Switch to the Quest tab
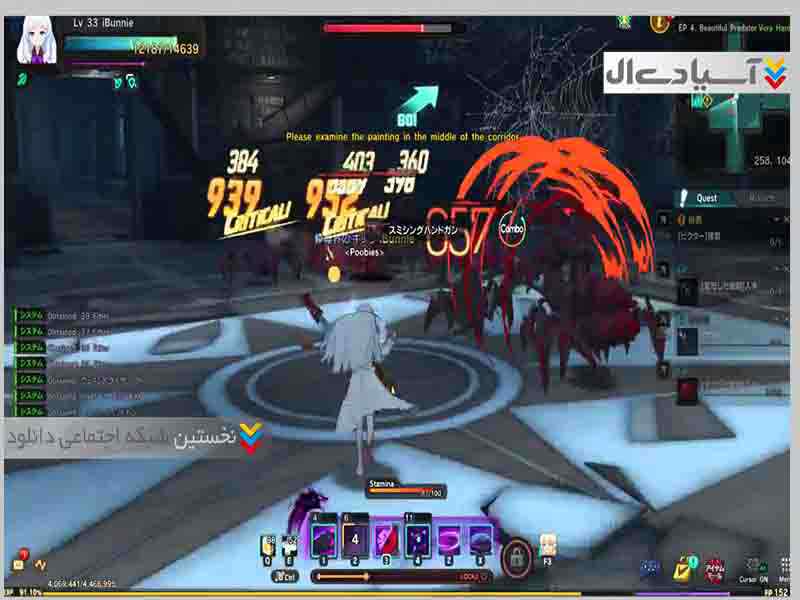Image resolution: width=800 pixels, height=600 pixels. 705,198
